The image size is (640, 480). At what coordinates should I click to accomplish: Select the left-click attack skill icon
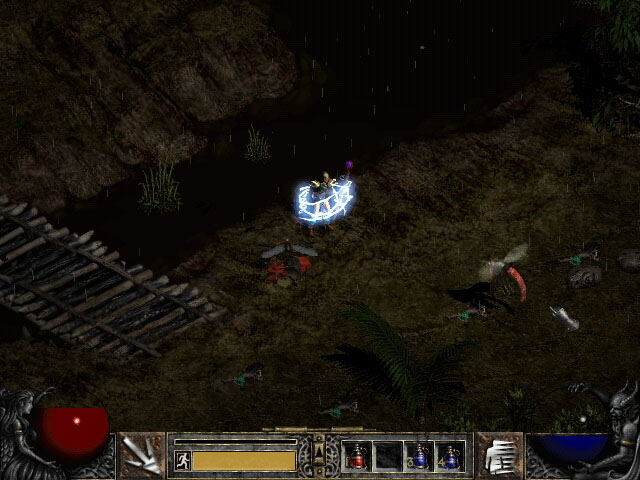click(x=141, y=456)
